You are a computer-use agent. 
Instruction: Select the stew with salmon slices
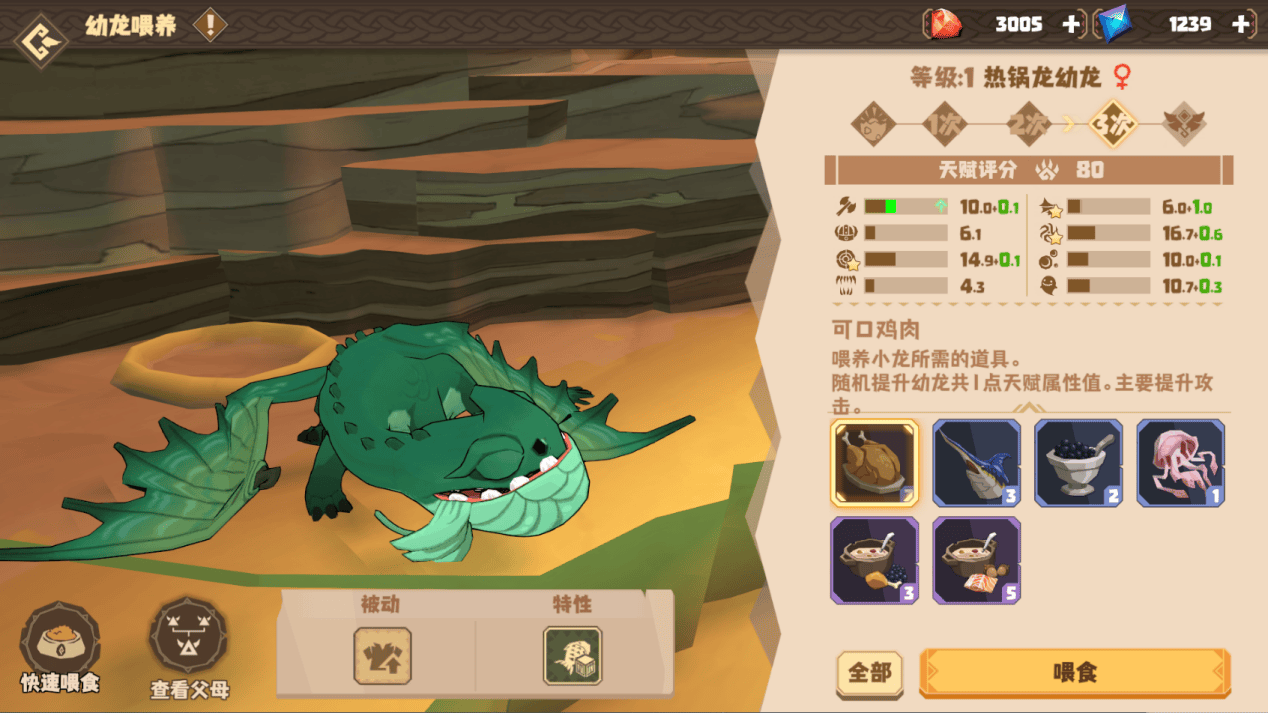pyautogui.click(x=976, y=560)
